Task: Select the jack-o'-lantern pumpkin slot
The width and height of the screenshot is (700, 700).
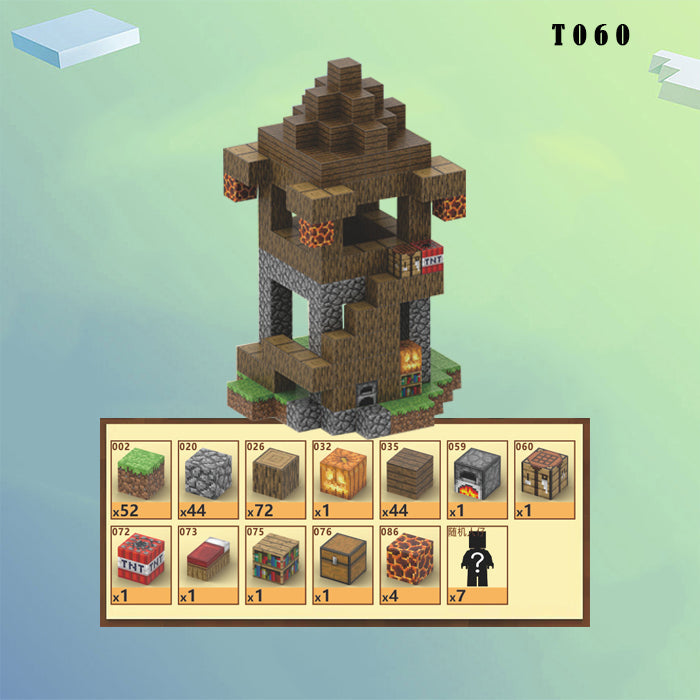Action: (x=342, y=477)
